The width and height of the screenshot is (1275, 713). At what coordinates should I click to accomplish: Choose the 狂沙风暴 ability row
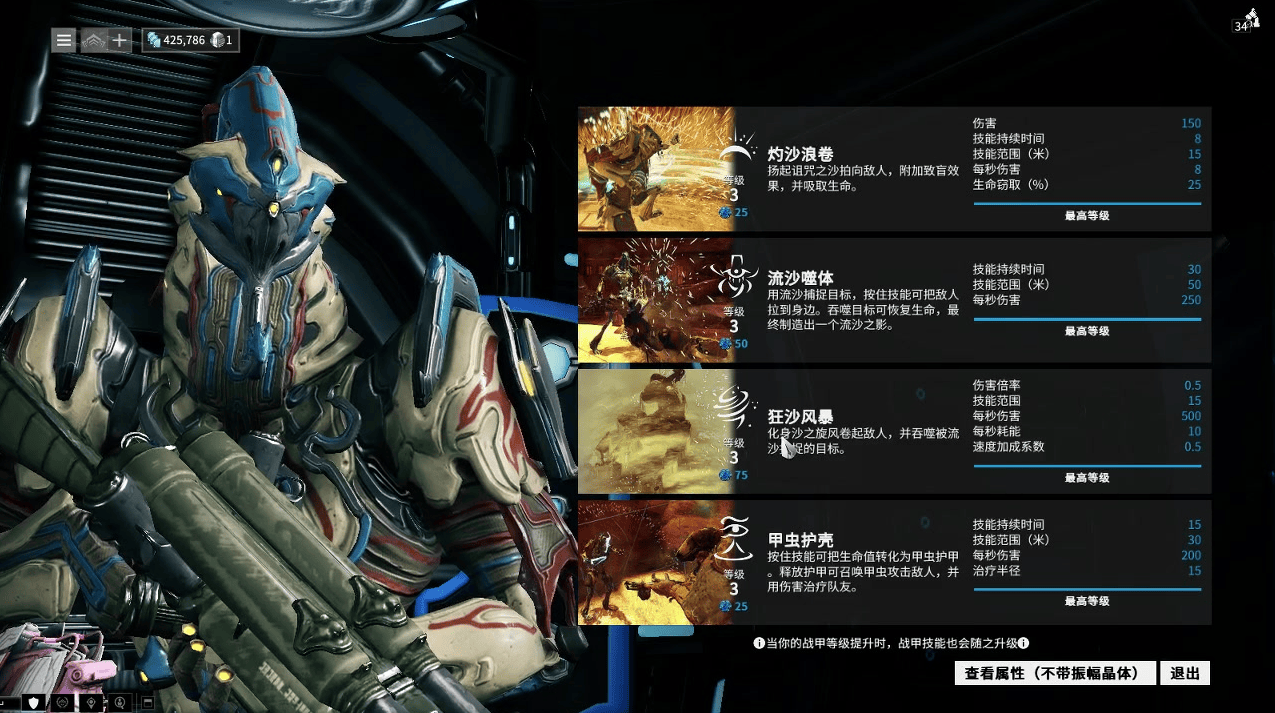point(894,431)
